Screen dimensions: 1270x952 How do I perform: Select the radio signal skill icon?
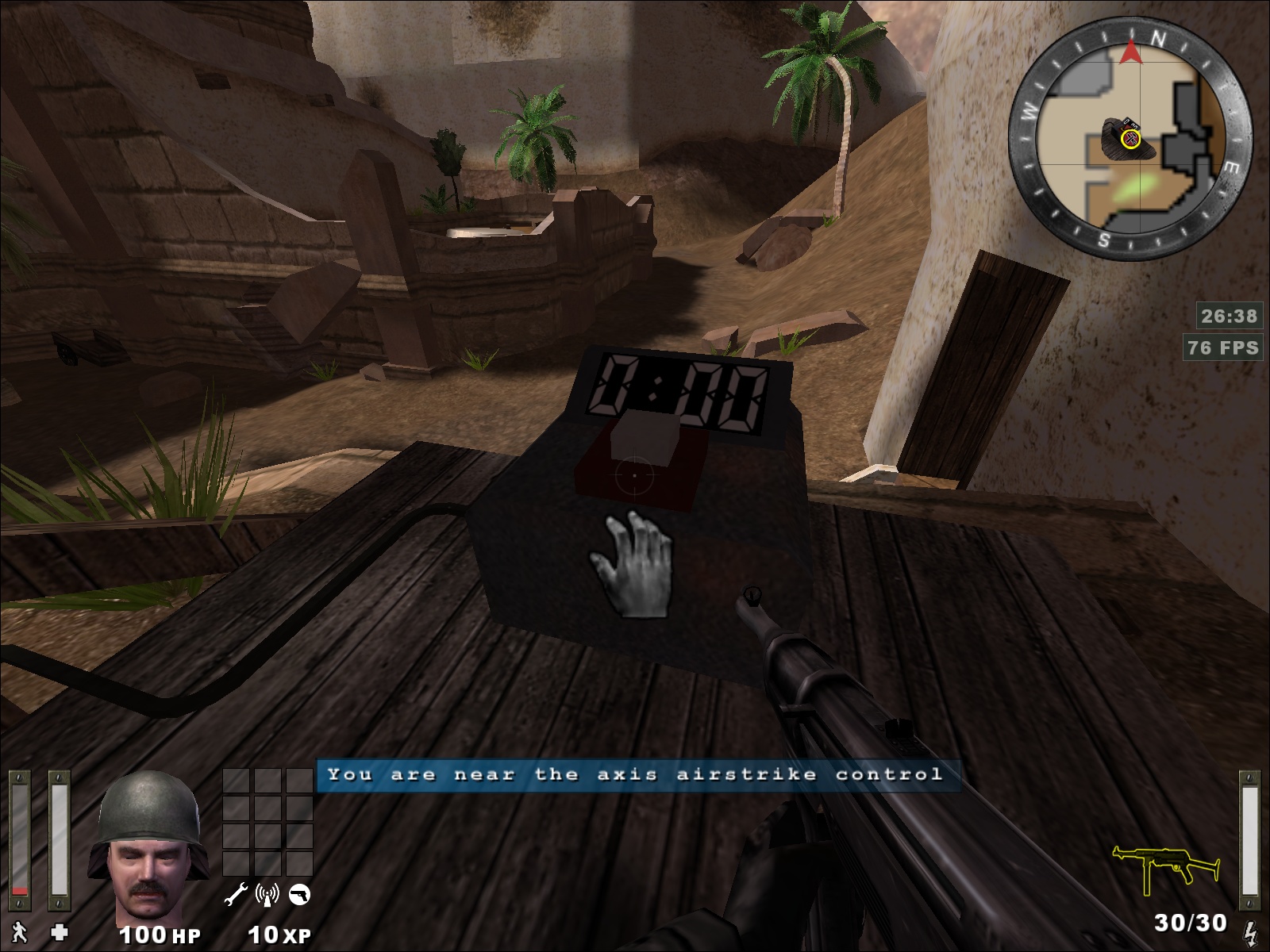pos(267,896)
